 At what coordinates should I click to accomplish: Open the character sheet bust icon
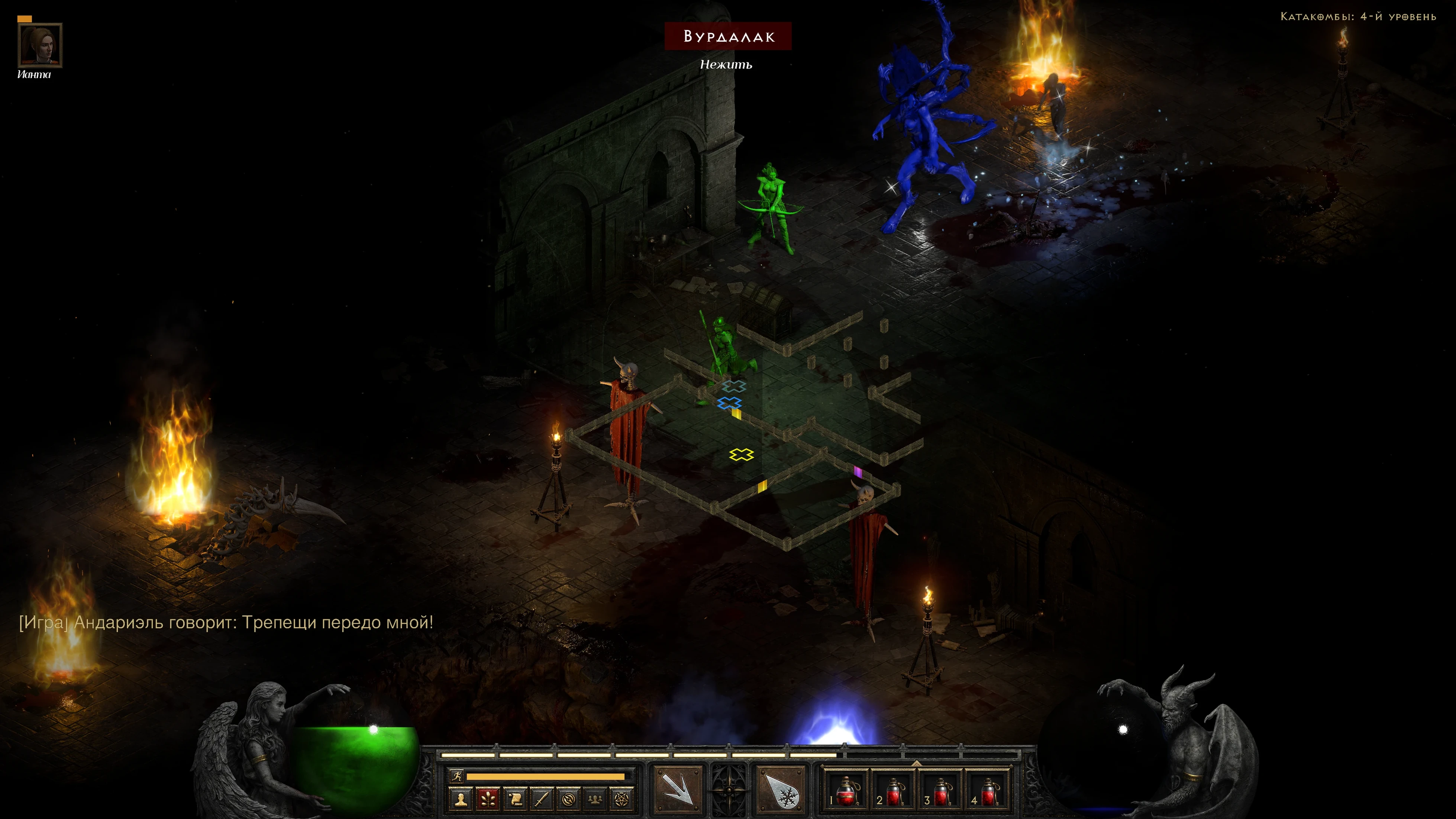[461, 799]
